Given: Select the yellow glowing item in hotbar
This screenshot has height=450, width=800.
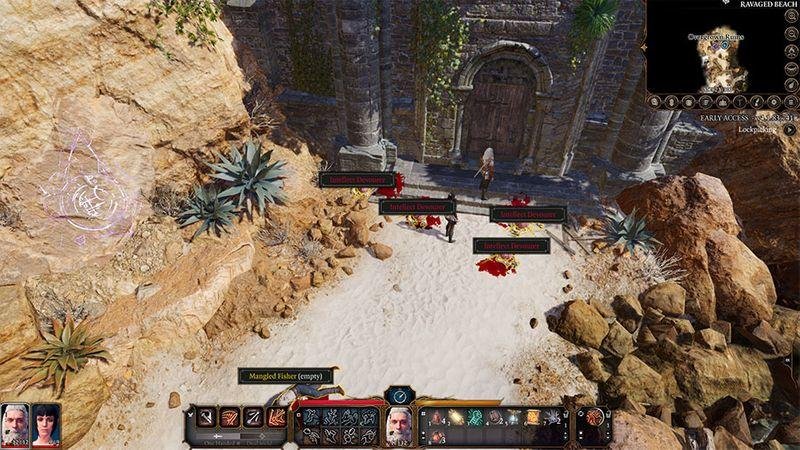Looking at the screenshot, I should [x=457, y=417].
